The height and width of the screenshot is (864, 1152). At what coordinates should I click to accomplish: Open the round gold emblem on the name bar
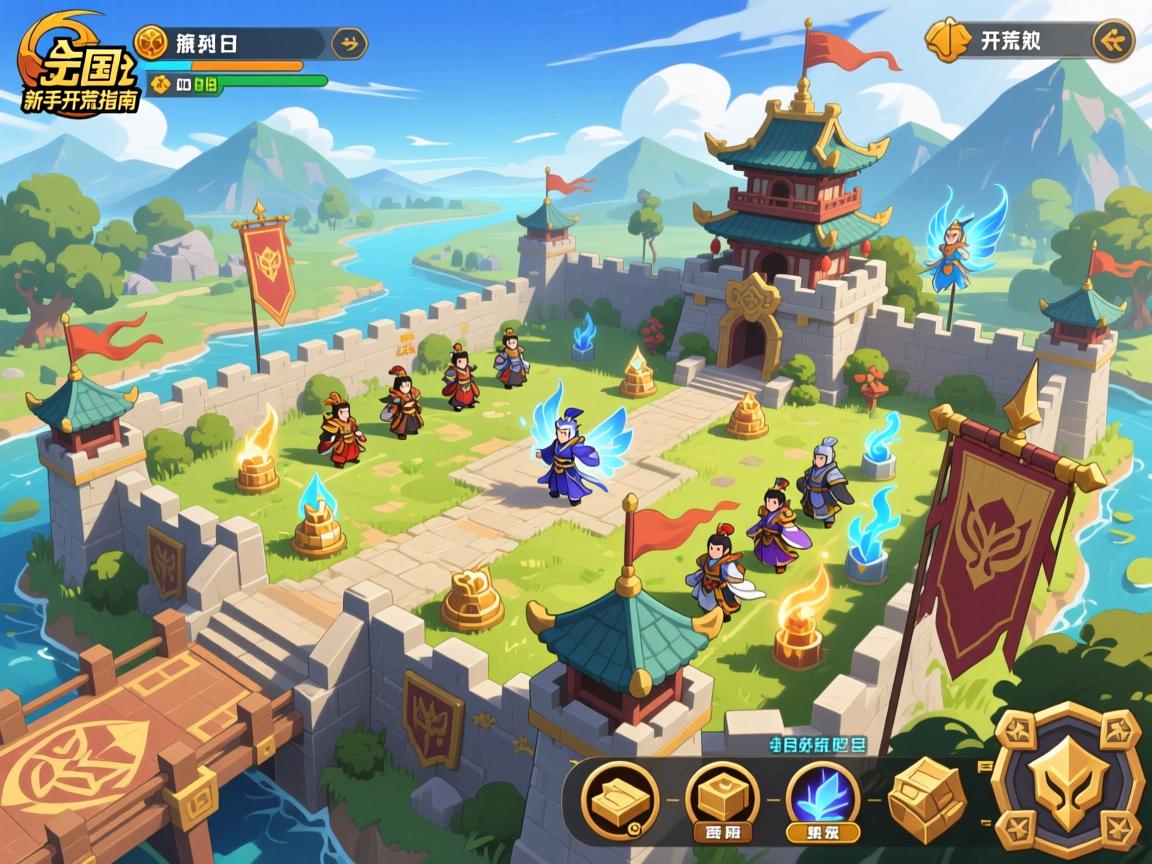click(151, 42)
